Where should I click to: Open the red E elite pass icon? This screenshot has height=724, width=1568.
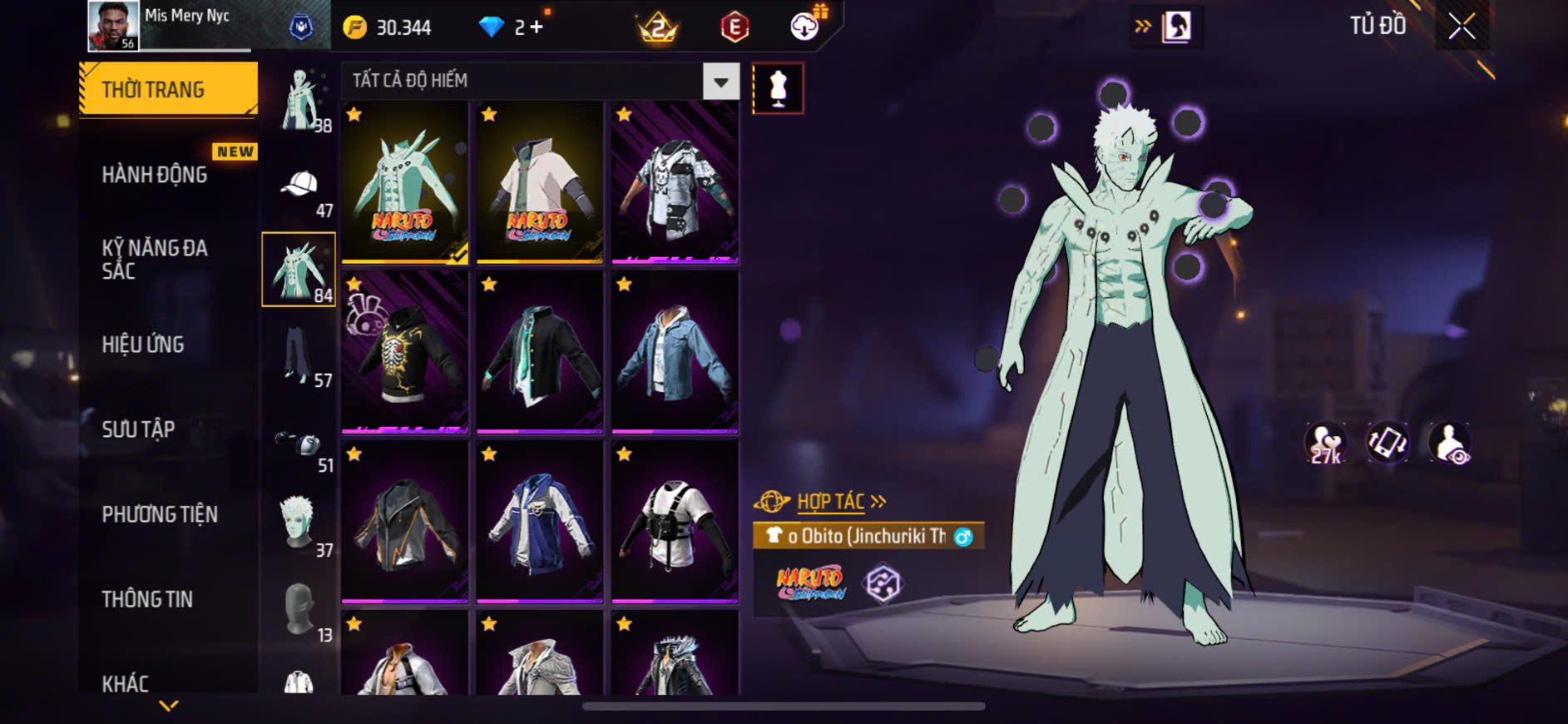[735, 27]
